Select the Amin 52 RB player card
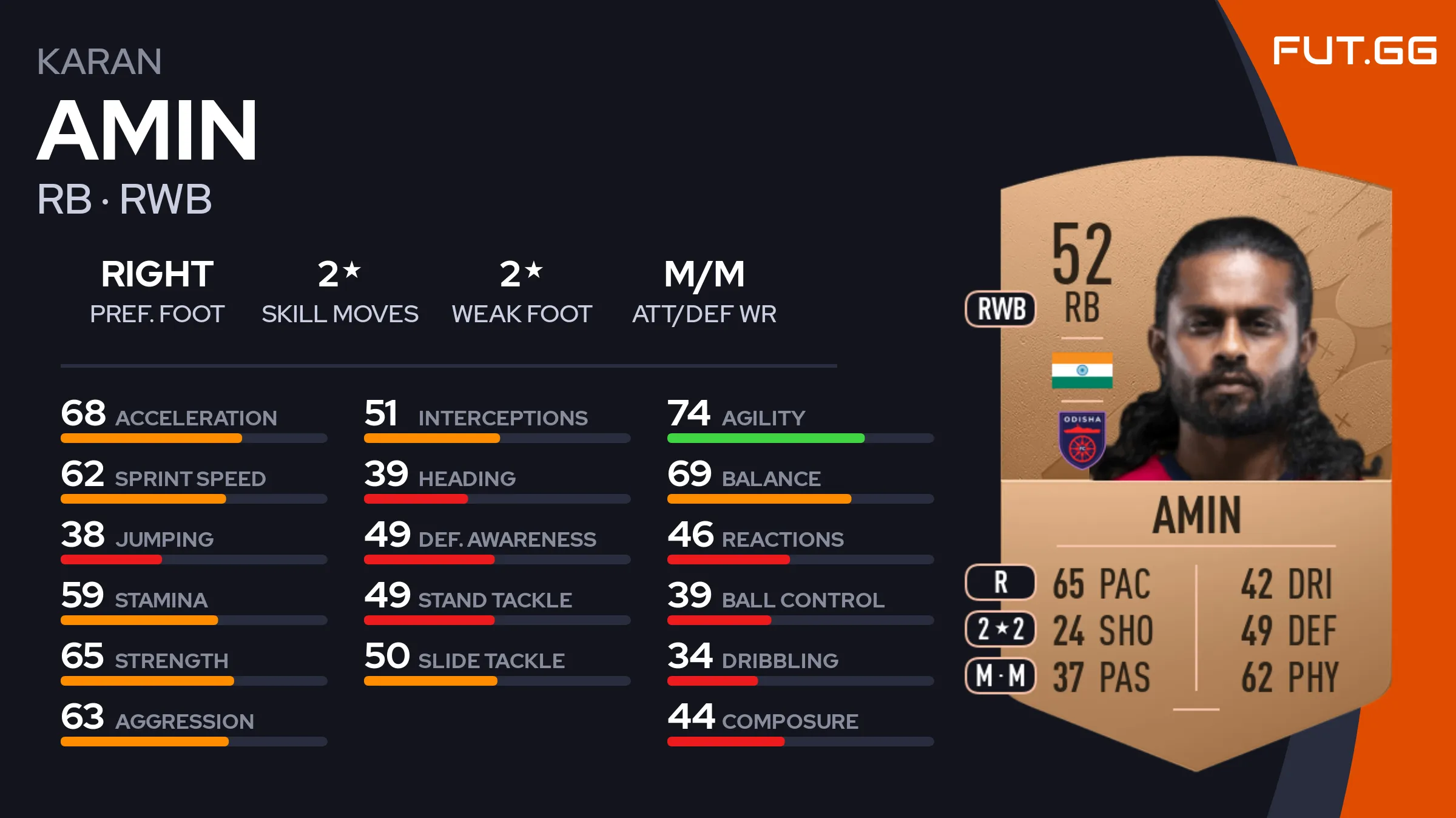Screen dimensions: 1456x818 click(1195, 461)
